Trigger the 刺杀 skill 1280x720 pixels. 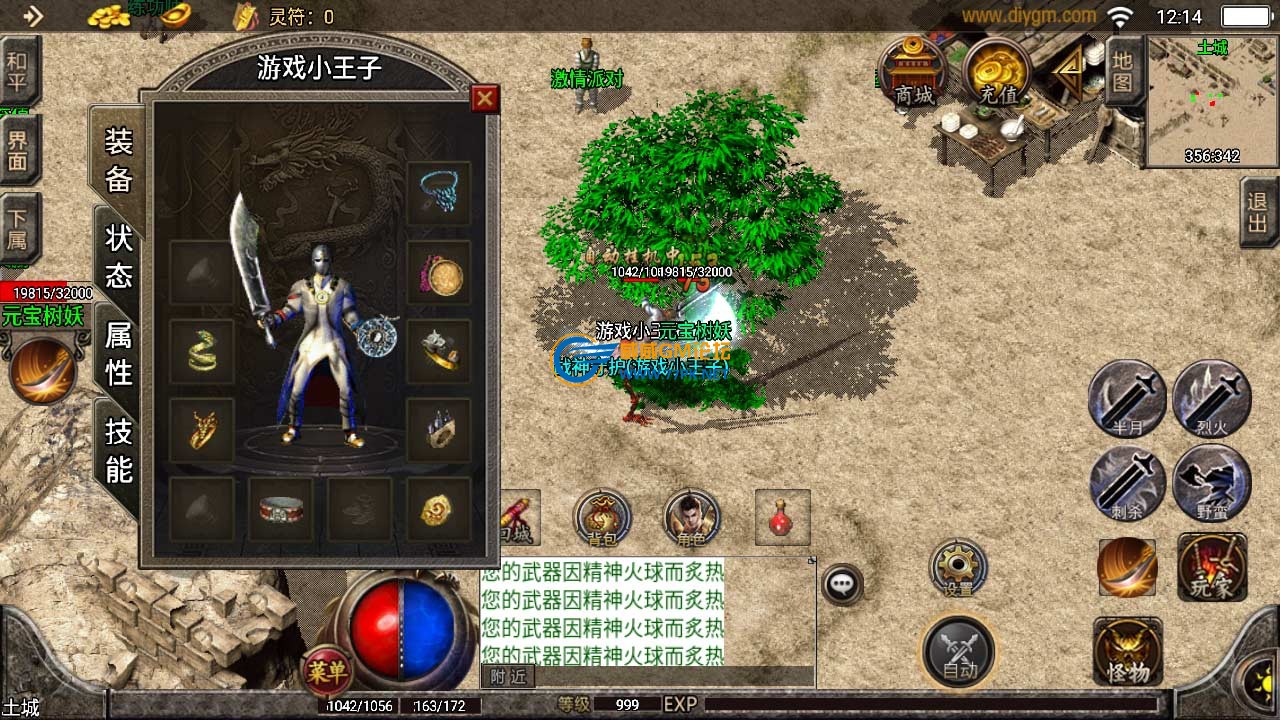tap(1127, 484)
